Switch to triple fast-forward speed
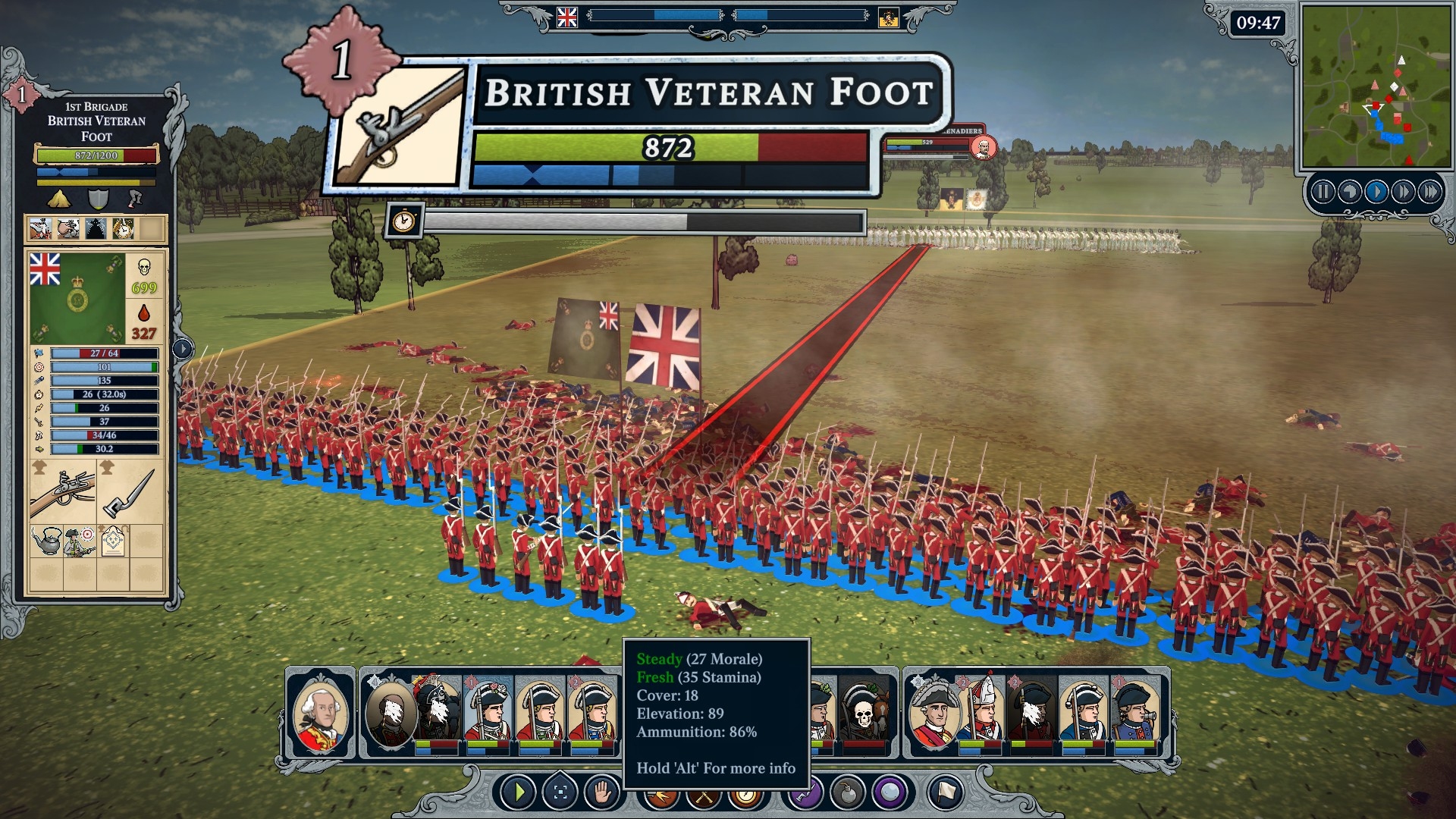 [x=1430, y=192]
